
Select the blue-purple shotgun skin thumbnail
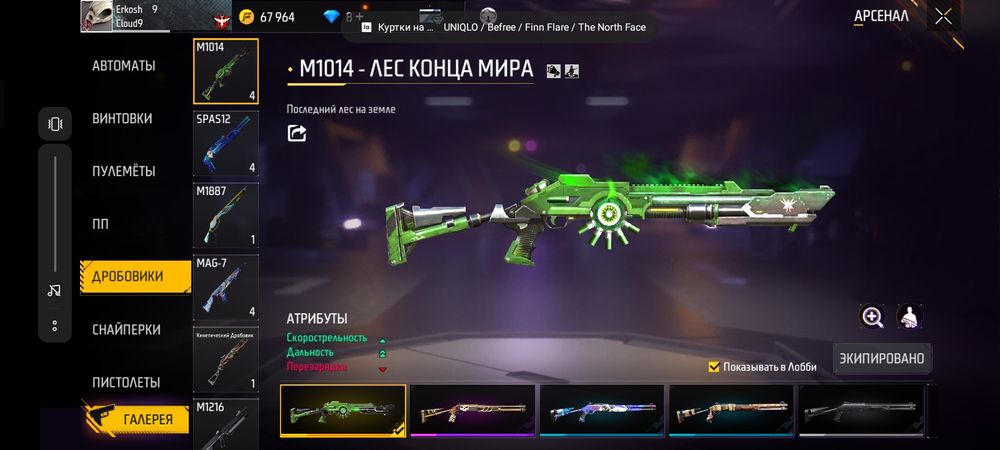[602, 410]
